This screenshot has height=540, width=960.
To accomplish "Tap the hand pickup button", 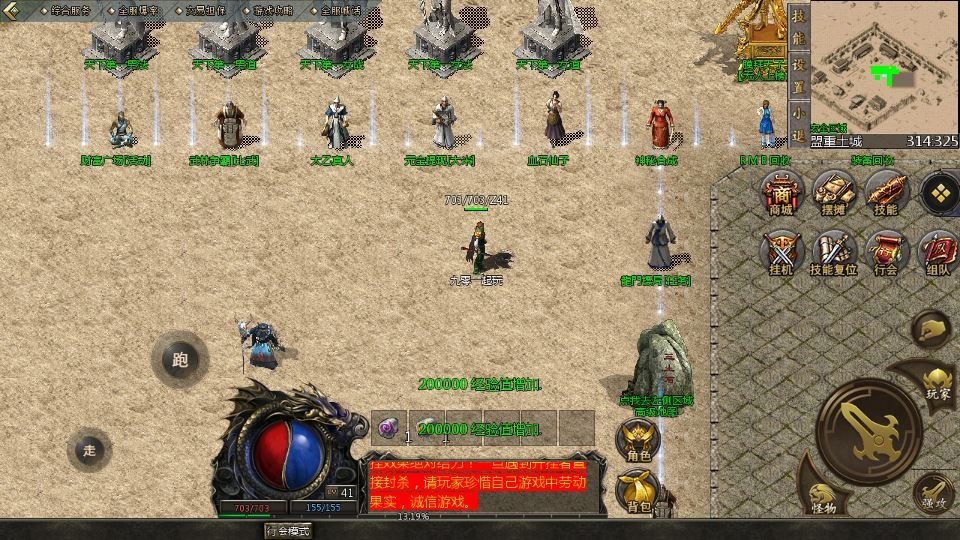I will point(932,329).
